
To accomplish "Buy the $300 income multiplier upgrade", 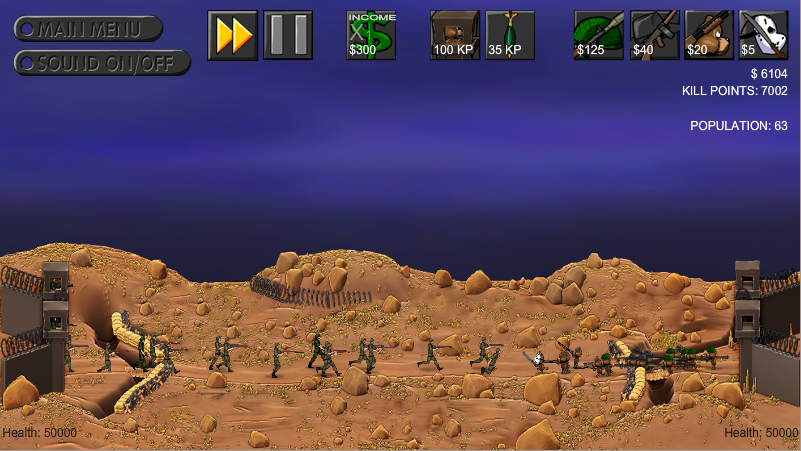I will 371,35.
